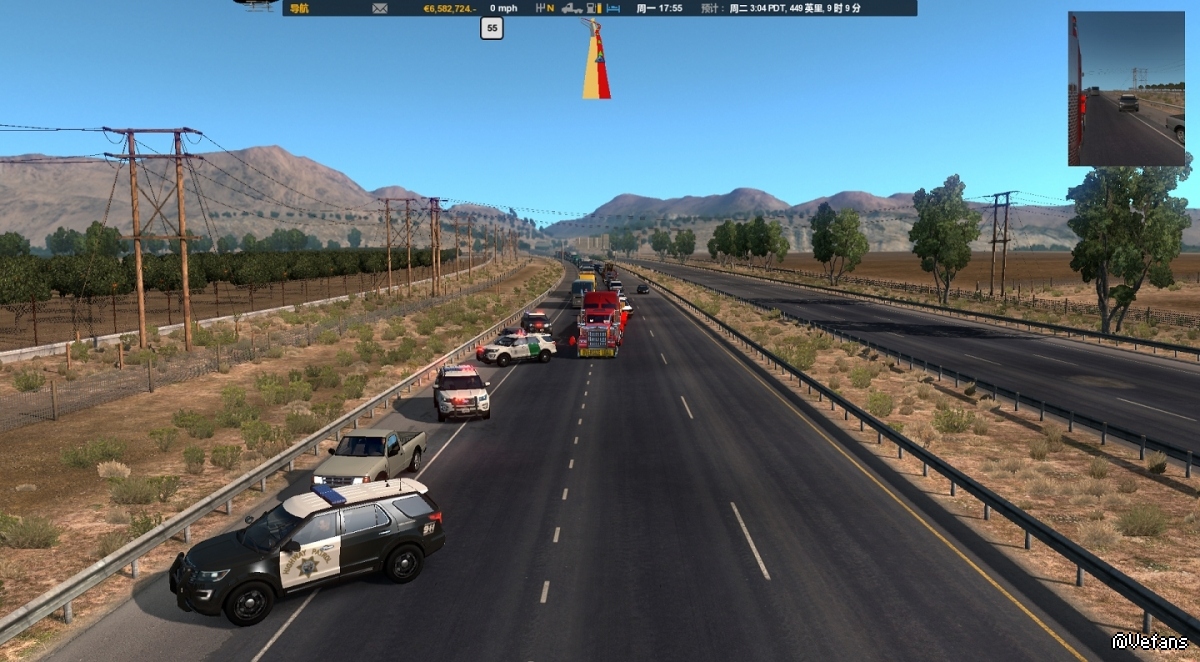Image resolution: width=1200 pixels, height=662 pixels.
Task: Click the 55 speed limit sign
Action: coord(491,29)
